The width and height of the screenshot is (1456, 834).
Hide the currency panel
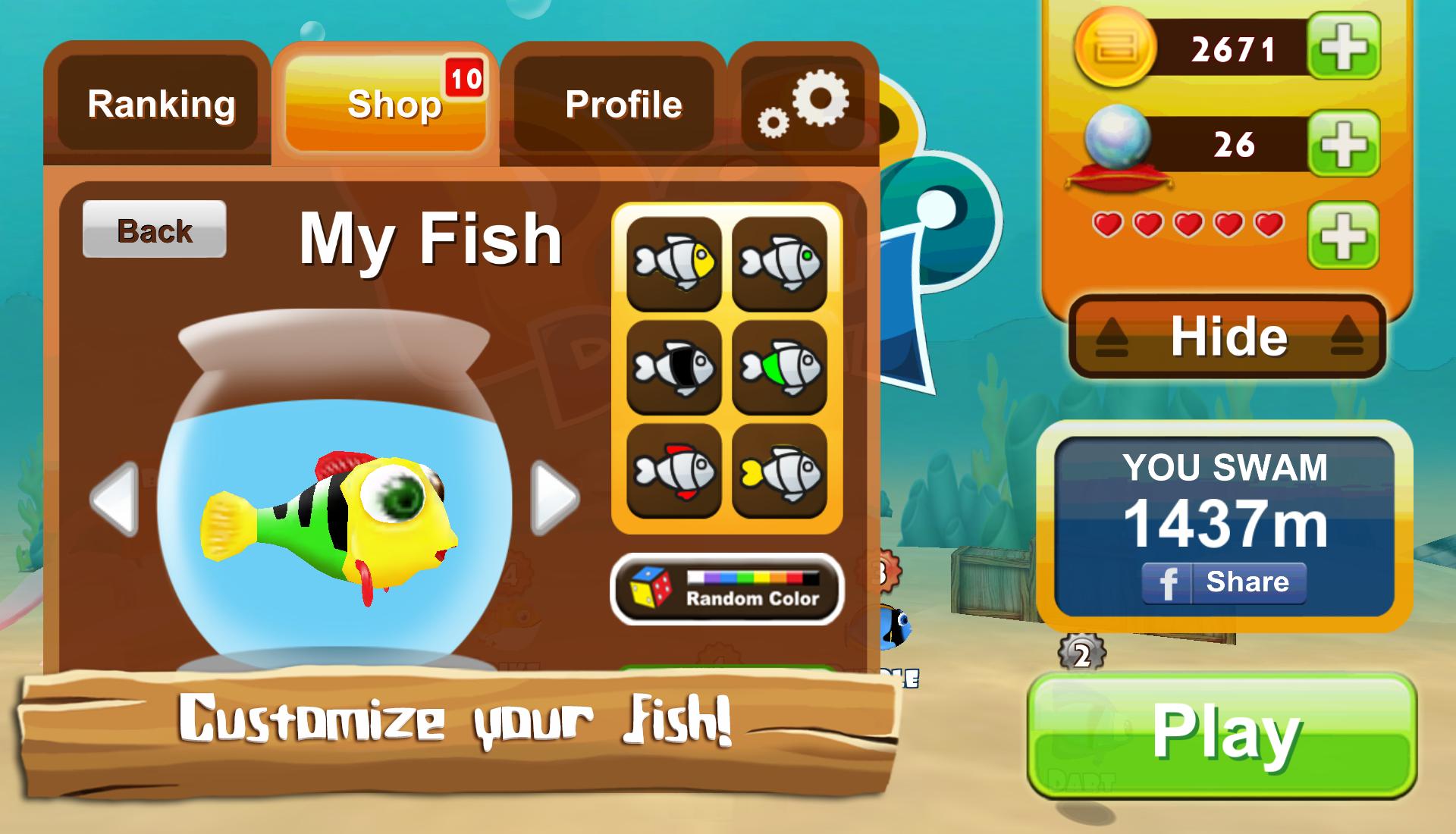point(1228,337)
